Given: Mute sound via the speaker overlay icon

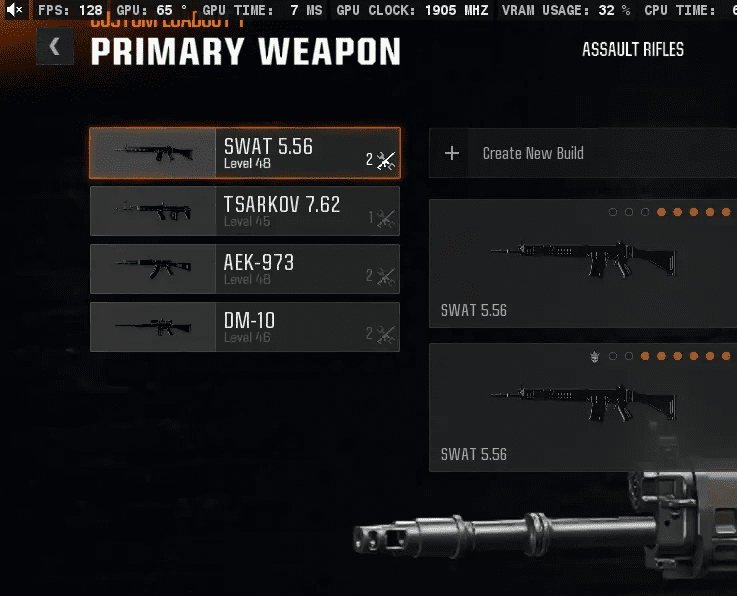Looking at the screenshot, I should 14,10.
